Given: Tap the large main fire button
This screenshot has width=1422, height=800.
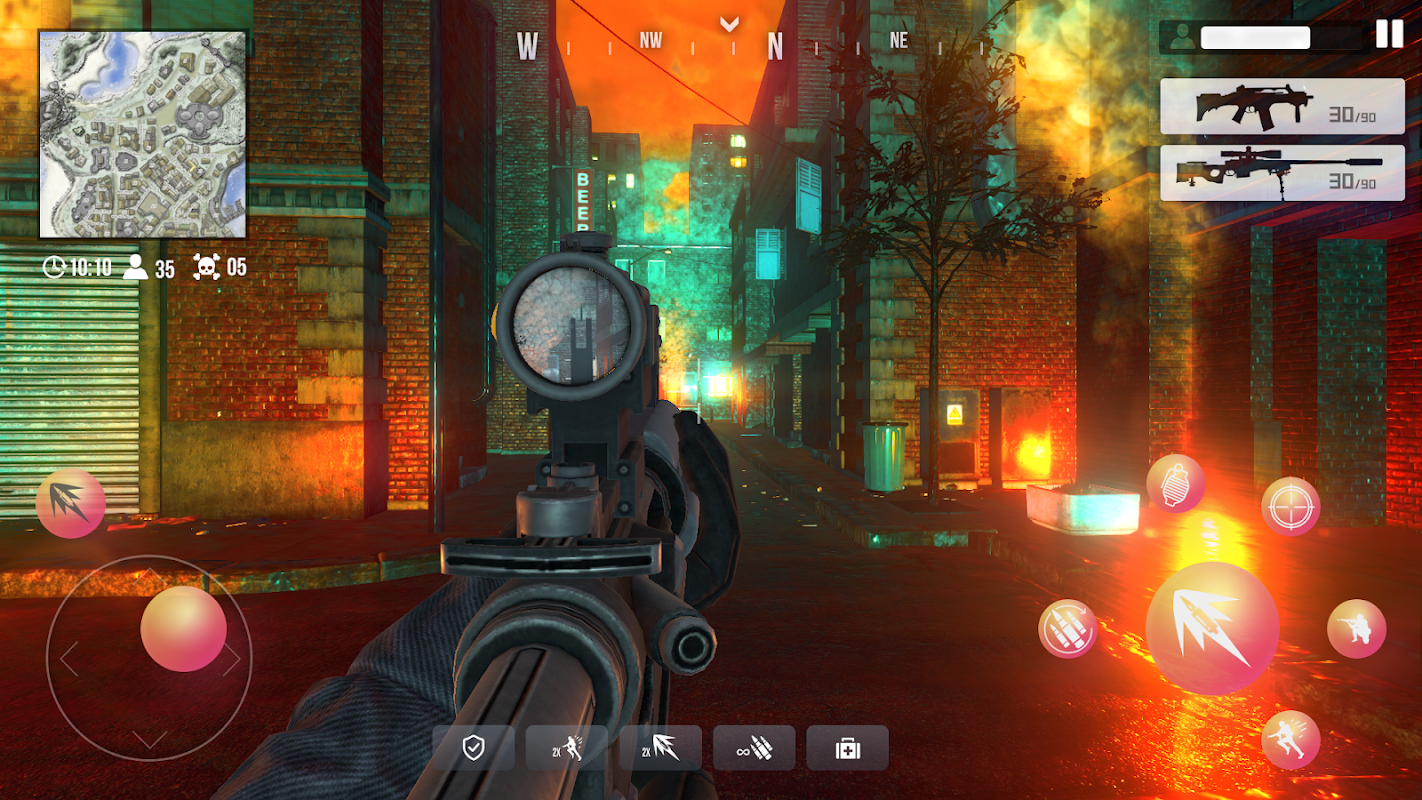Looking at the screenshot, I should (1212, 628).
